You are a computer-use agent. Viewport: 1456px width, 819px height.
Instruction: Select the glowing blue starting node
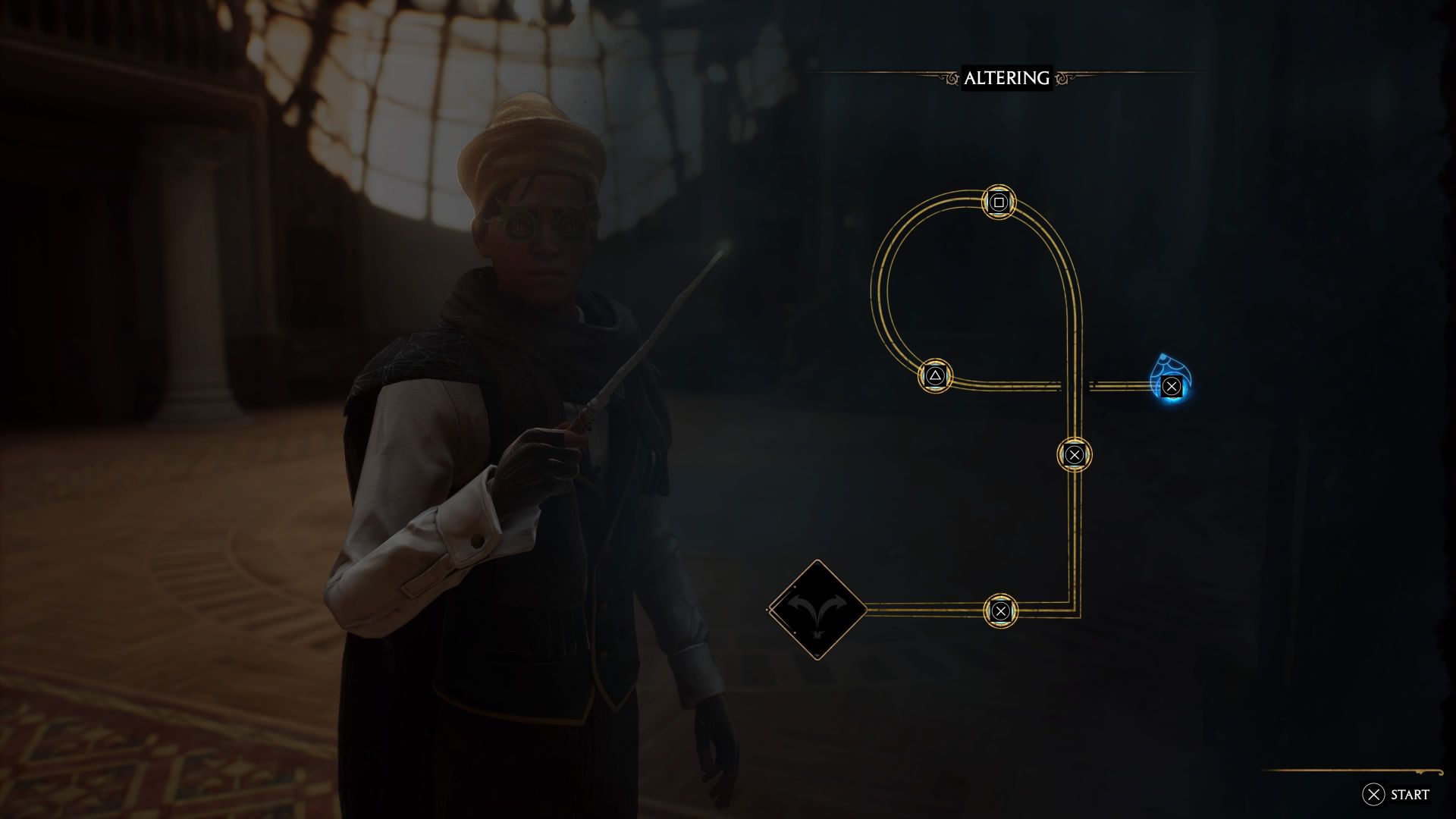tap(1171, 386)
